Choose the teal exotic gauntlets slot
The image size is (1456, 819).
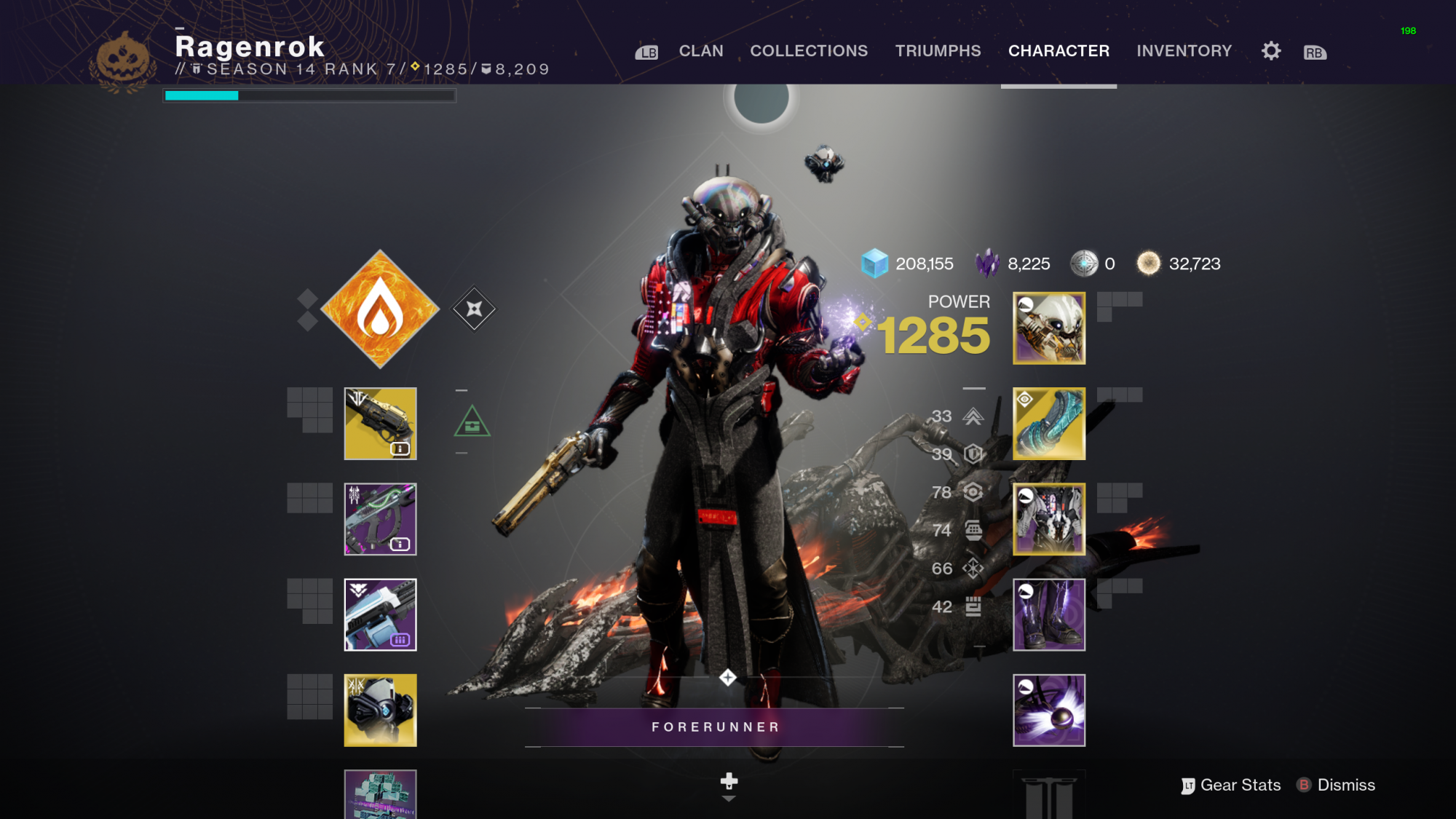tap(1048, 424)
